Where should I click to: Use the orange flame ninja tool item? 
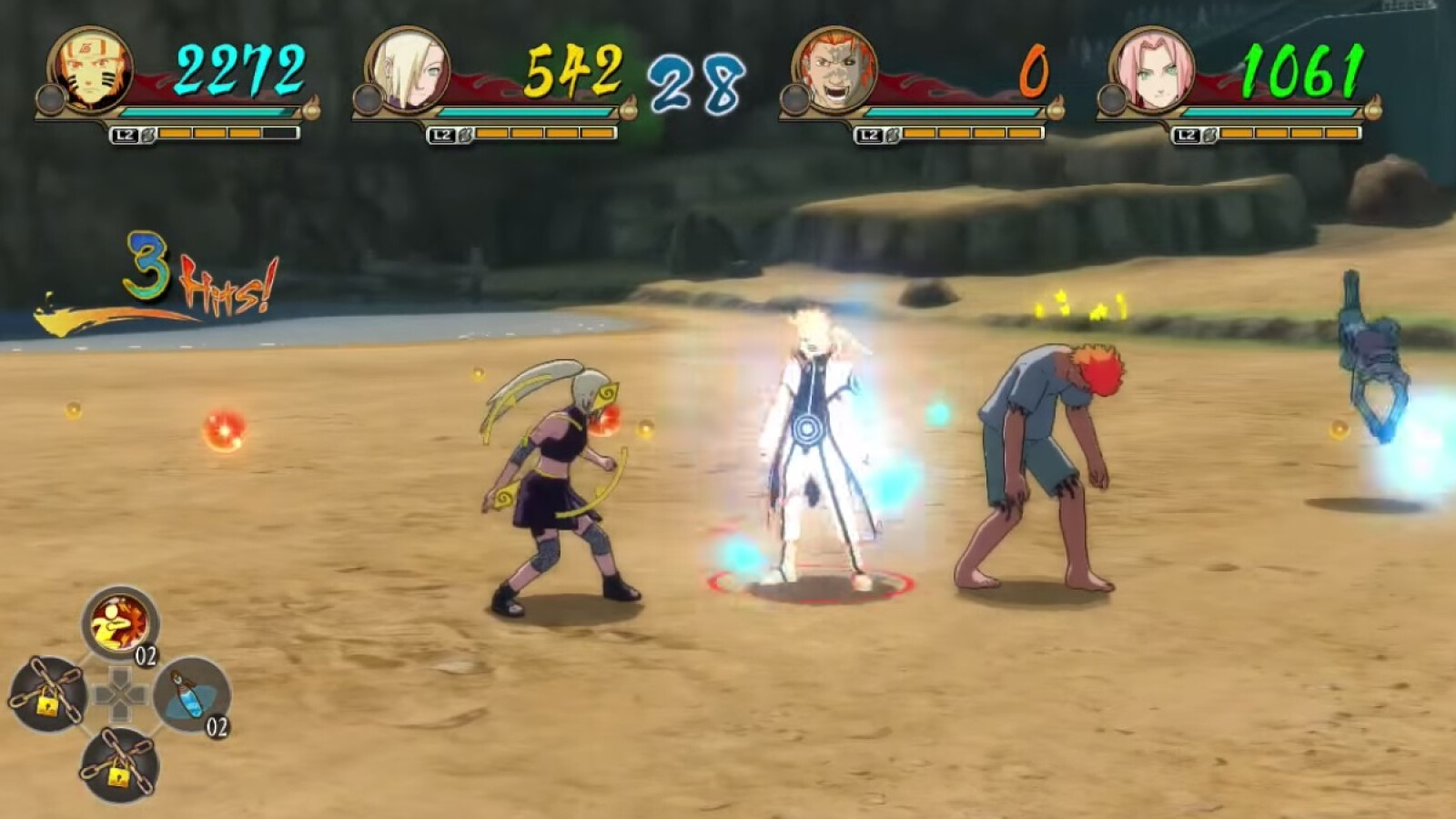[x=119, y=623]
